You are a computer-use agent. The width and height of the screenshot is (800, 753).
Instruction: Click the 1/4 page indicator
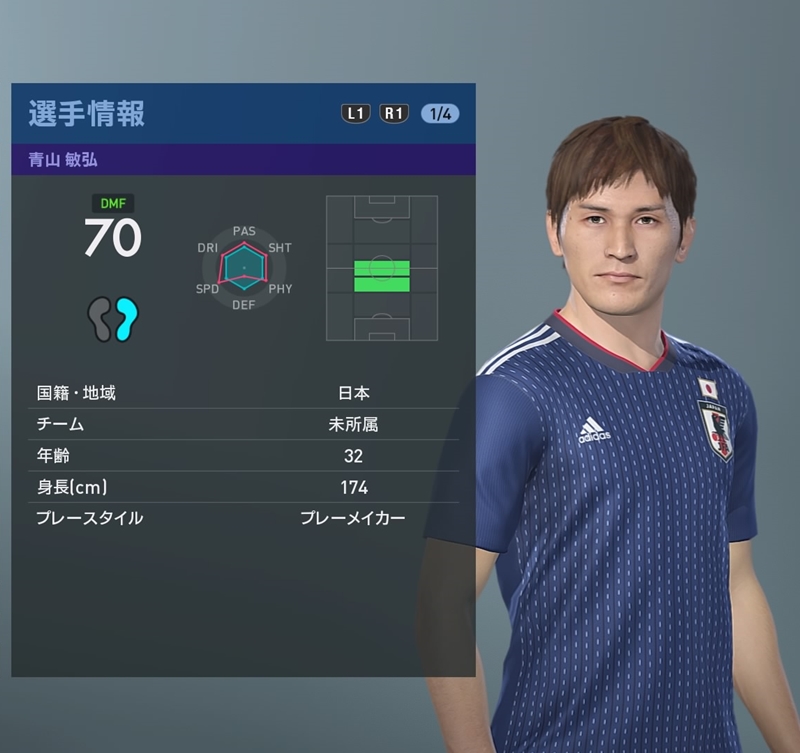(440, 113)
